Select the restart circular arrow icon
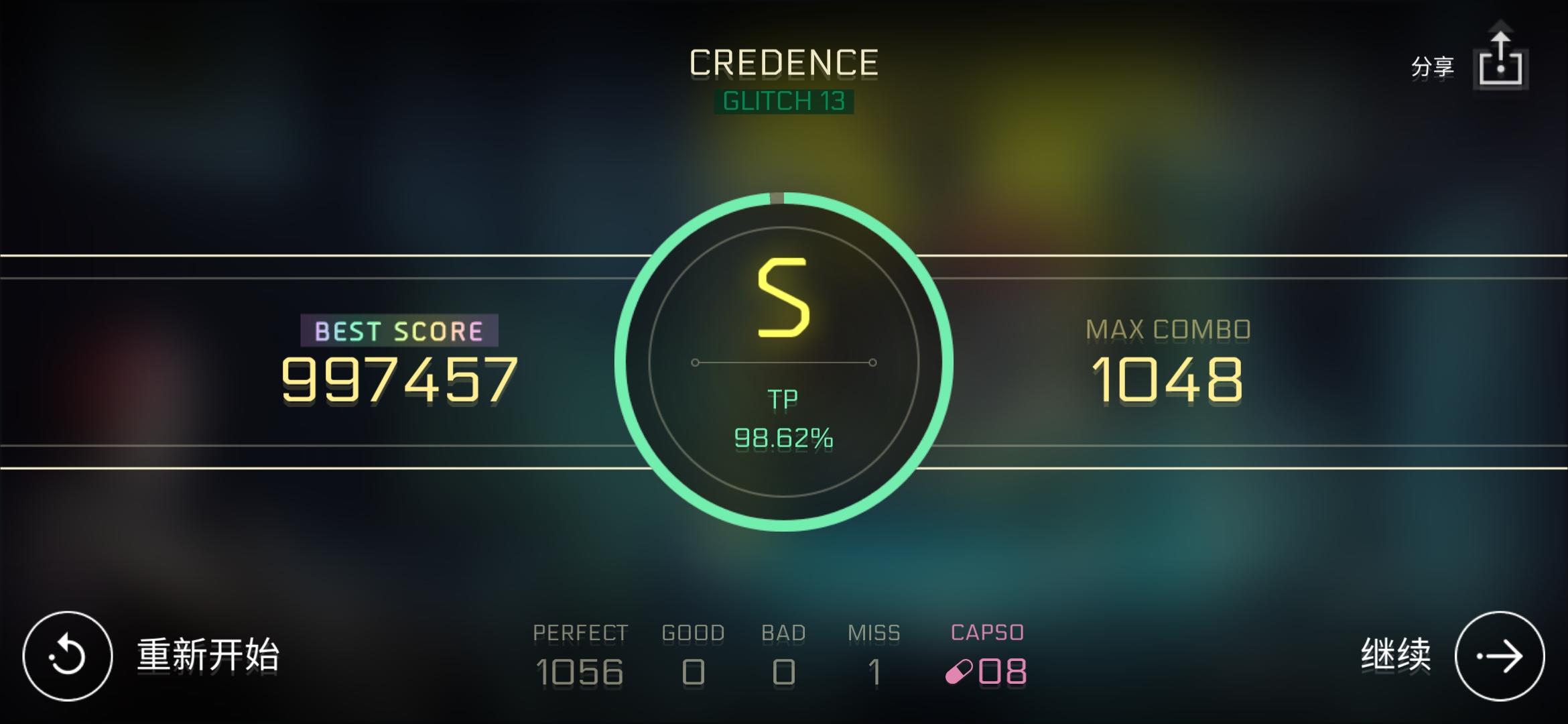The height and width of the screenshot is (724, 1568). (70, 654)
